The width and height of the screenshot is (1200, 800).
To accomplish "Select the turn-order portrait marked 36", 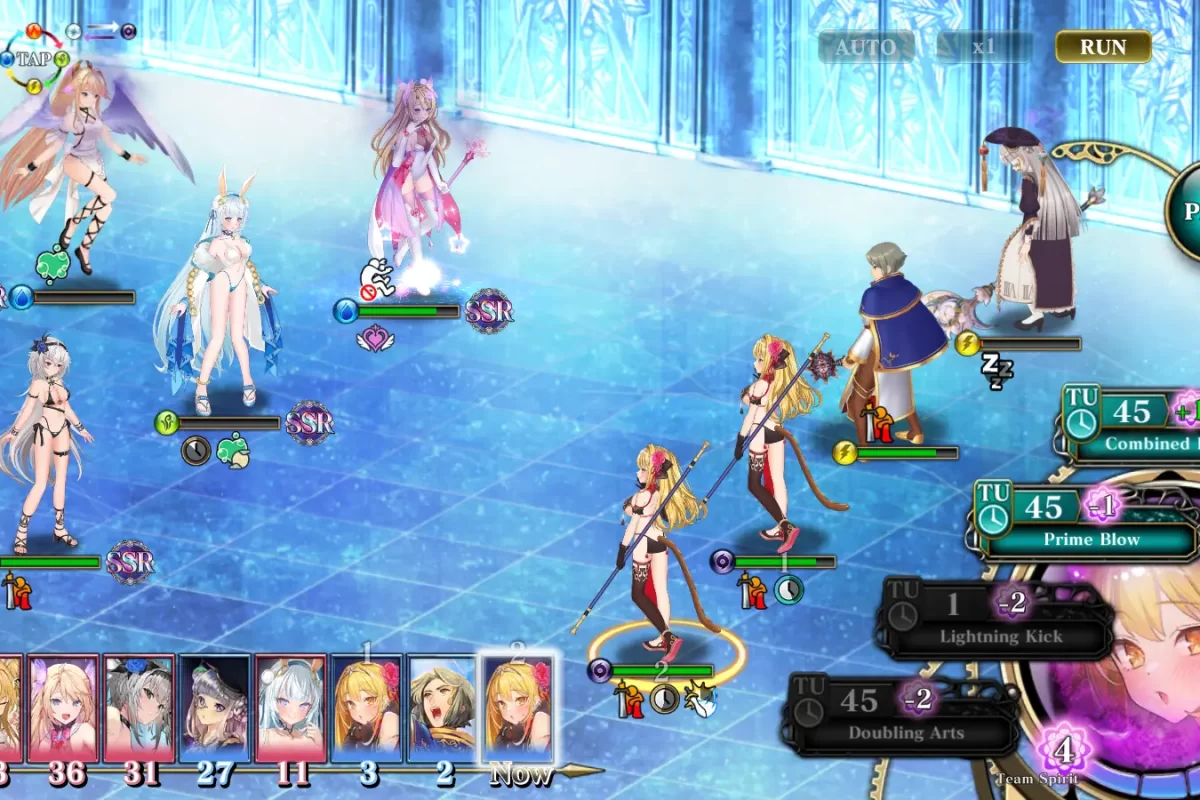I will pos(63,708).
